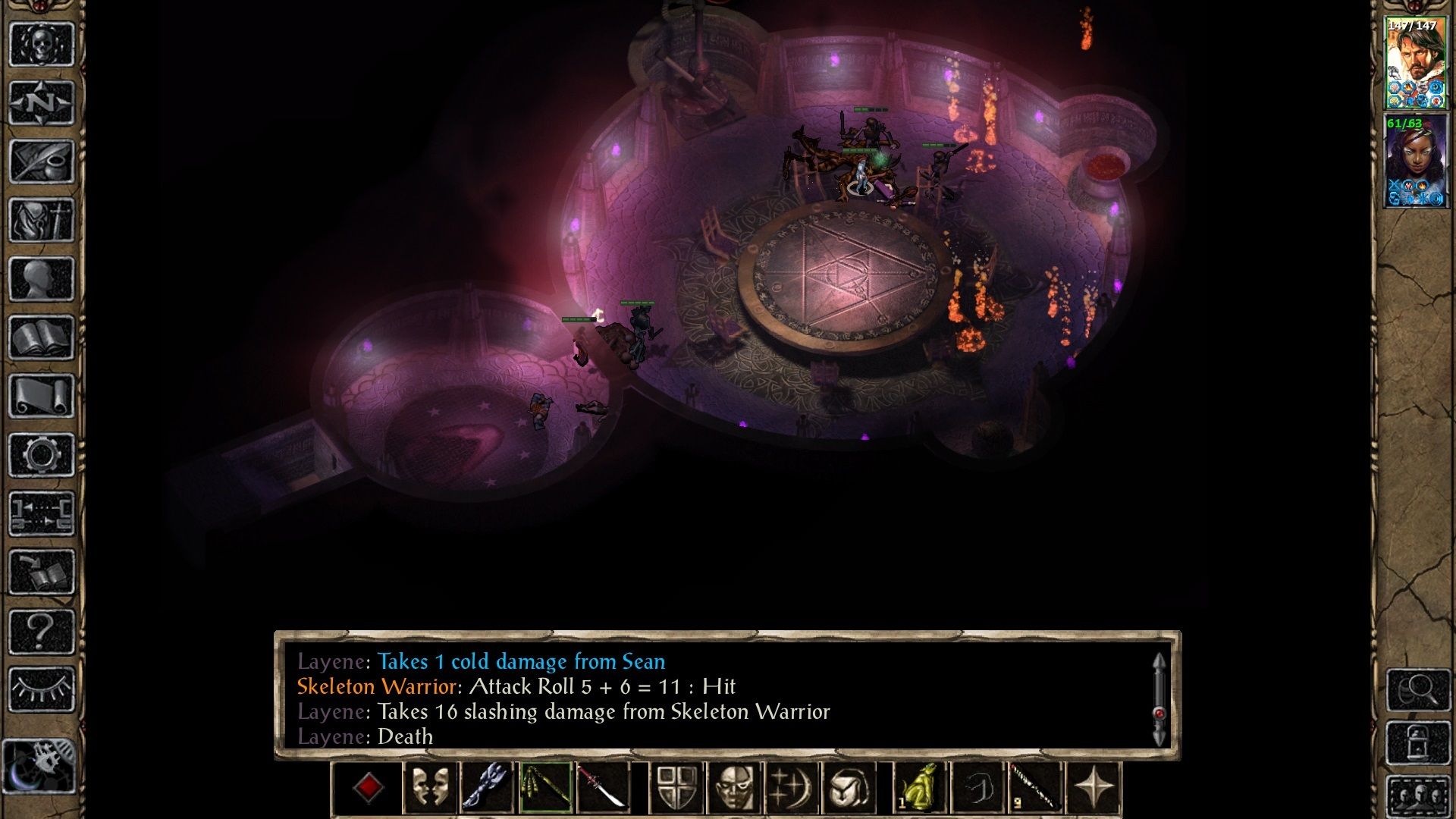Open the options gear menu
The height and width of the screenshot is (819, 1456).
[42, 455]
